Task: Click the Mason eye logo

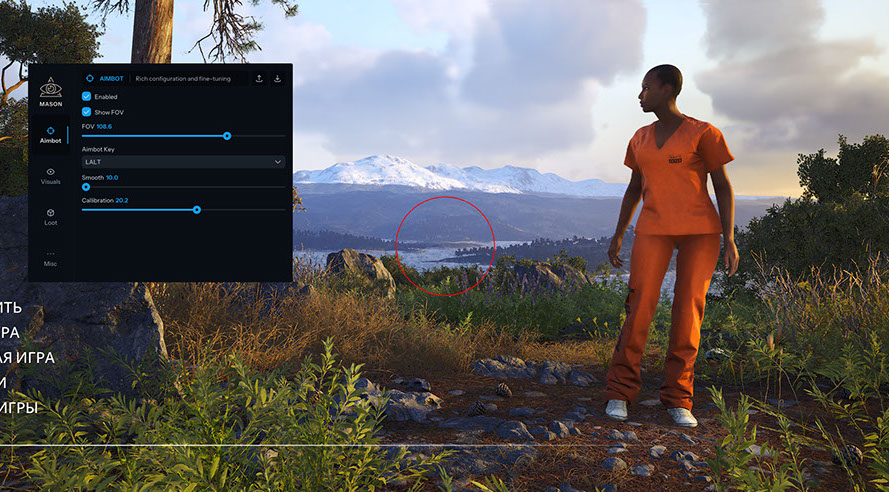Action: pyautogui.click(x=50, y=87)
